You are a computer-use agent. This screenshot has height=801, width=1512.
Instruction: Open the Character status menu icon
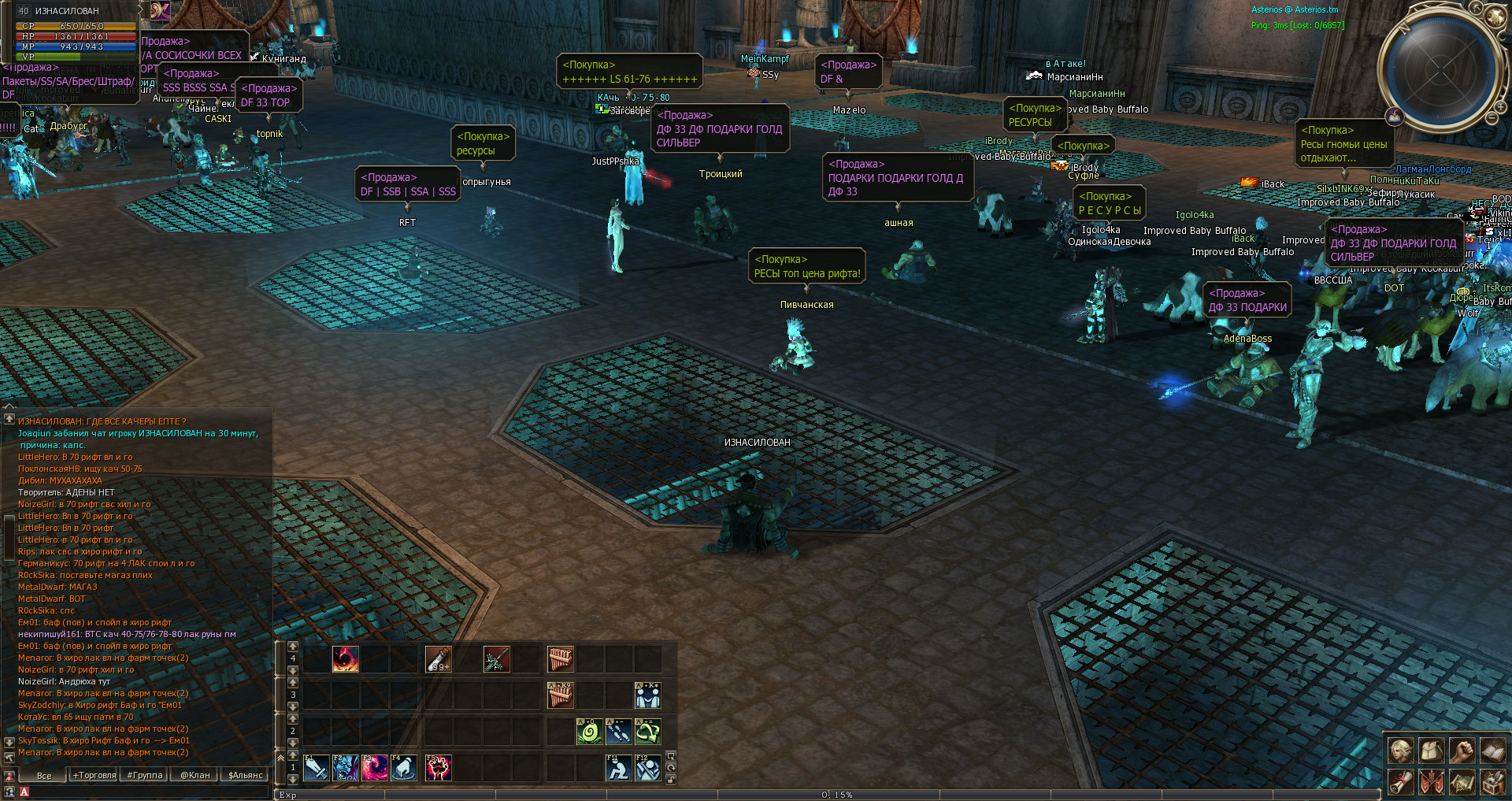click(1400, 751)
